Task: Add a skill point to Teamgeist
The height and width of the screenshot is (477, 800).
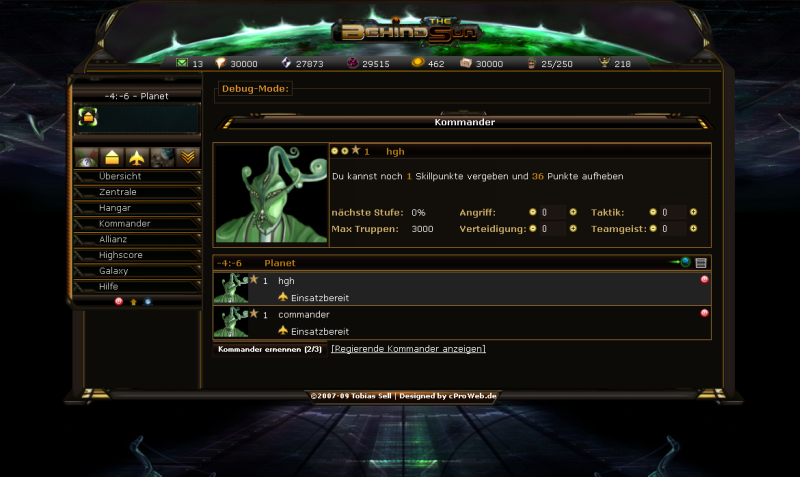Action: pos(693,229)
